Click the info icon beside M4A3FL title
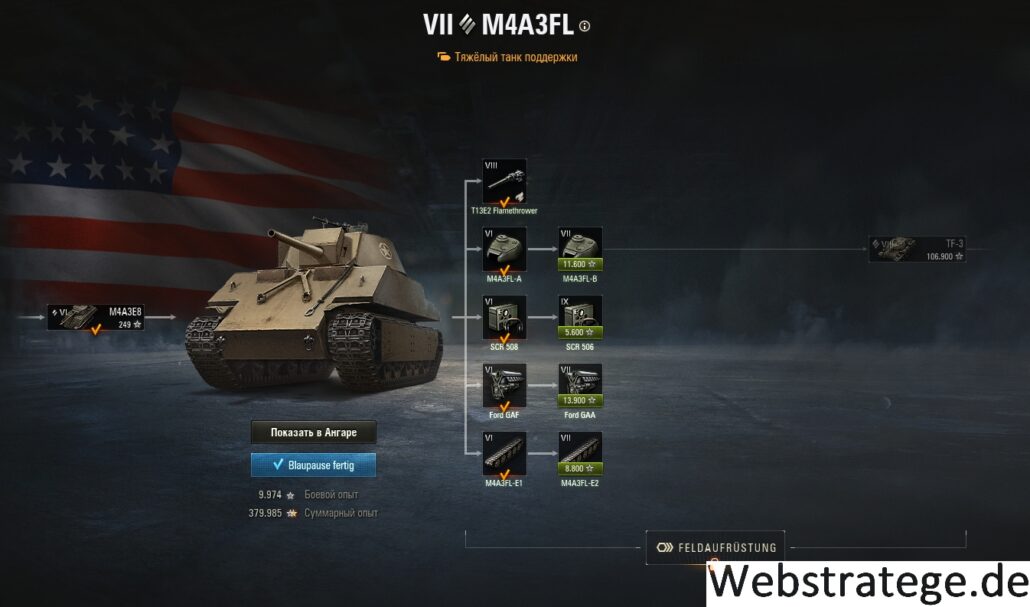The image size is (1030, 607). pos(585,26)
